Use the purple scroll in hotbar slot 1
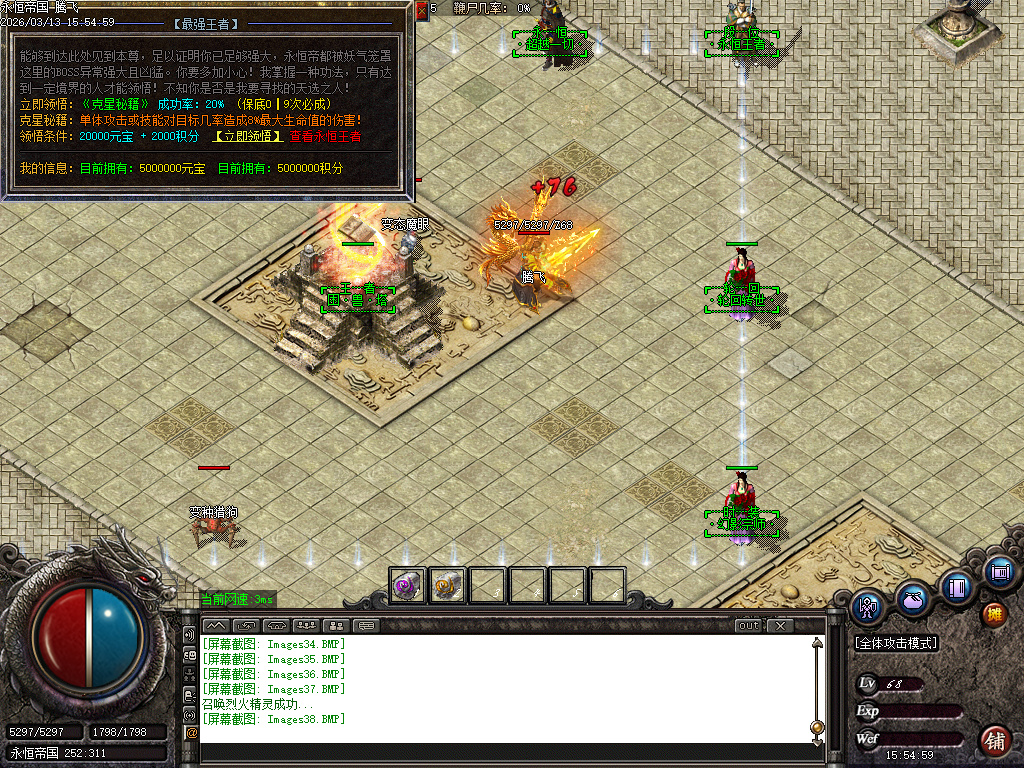Image resolution: width=1024 pixels, height=768 pixels. point(408,585)
